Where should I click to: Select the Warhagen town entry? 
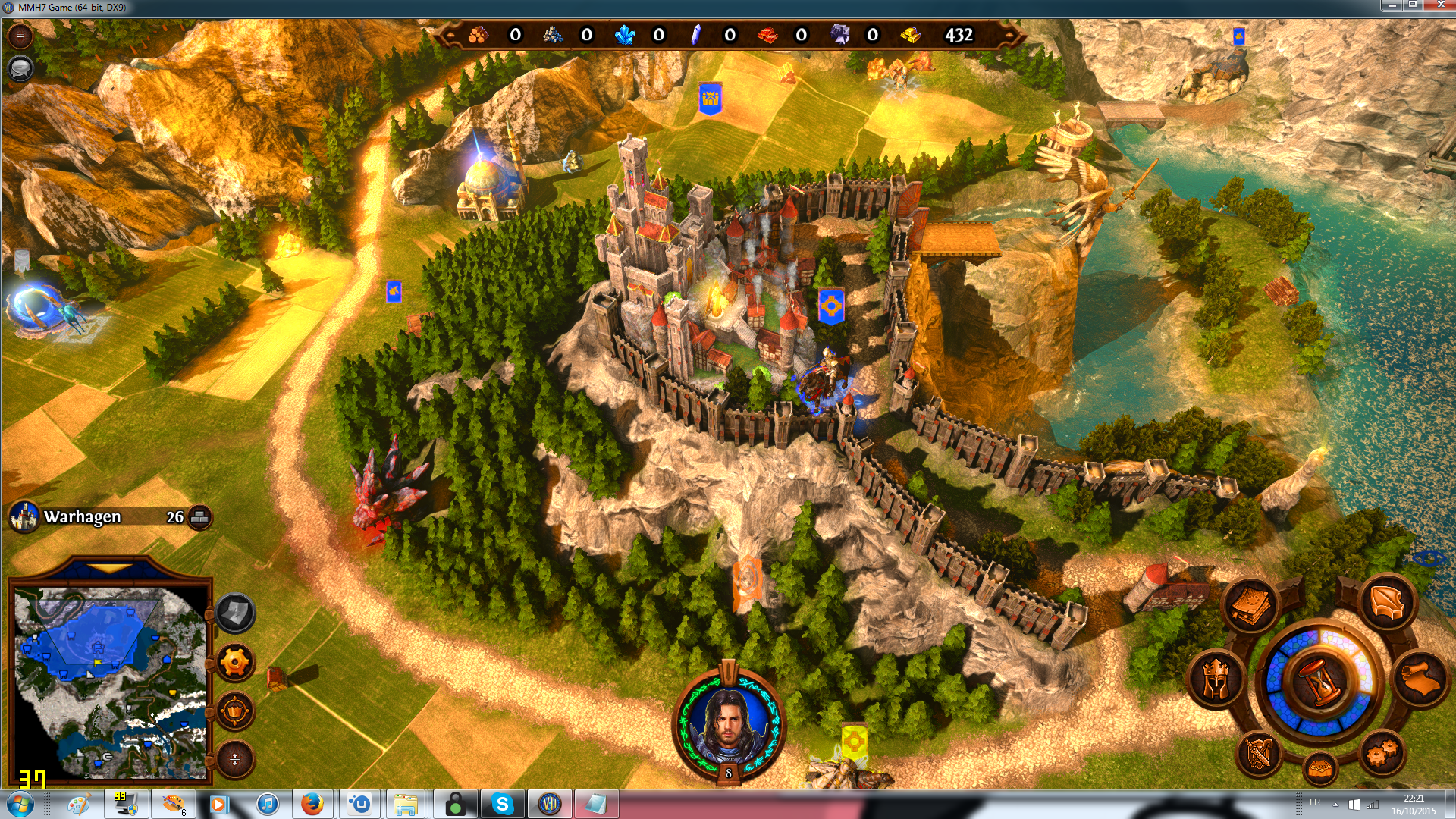point(83,517)
